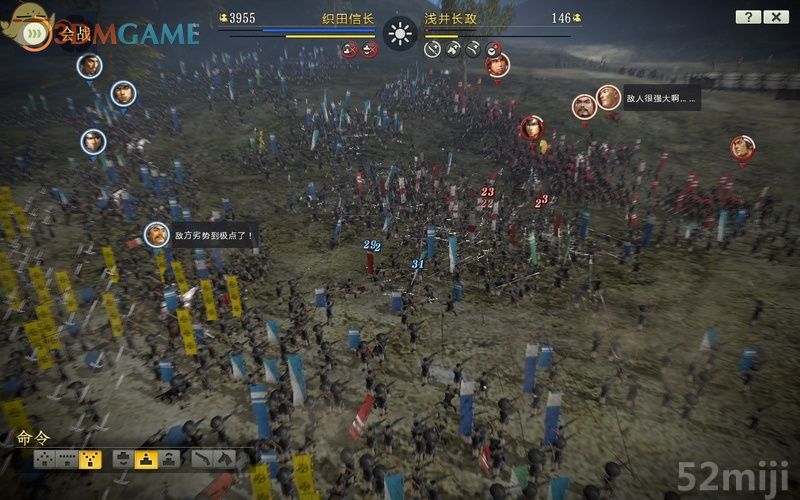The width and height of the screenshot is (800, 500).
Task: Activate the rifle volley command
Action: pyautogui.click(x=202, y=459)
